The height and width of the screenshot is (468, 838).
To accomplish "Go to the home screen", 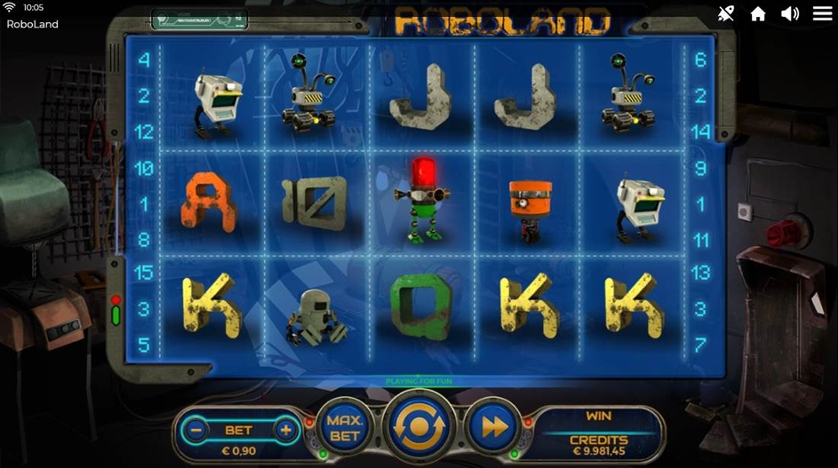I will click(x=758, y=13).
